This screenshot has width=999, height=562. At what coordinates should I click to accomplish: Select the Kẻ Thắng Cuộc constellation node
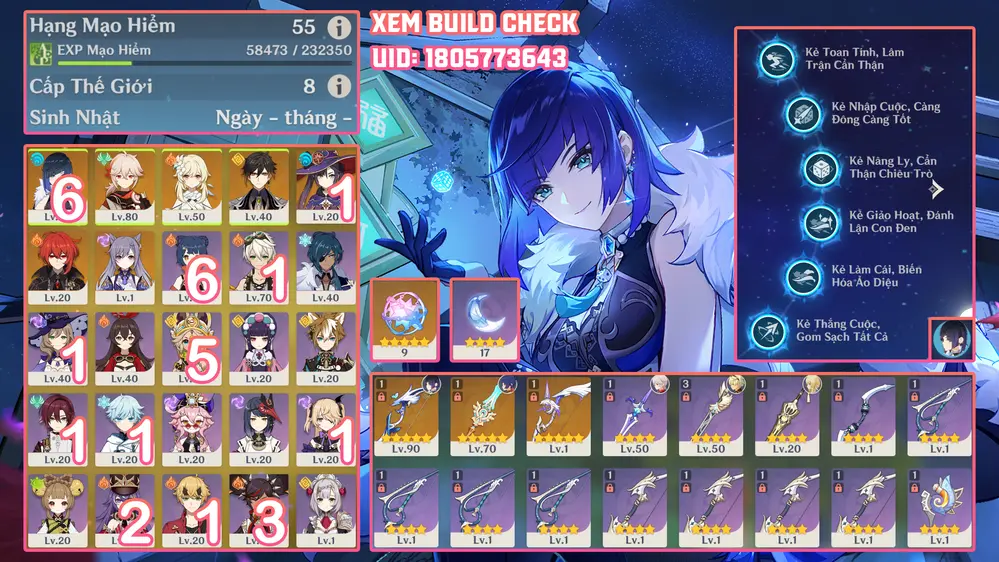click(x=768, y=330)
